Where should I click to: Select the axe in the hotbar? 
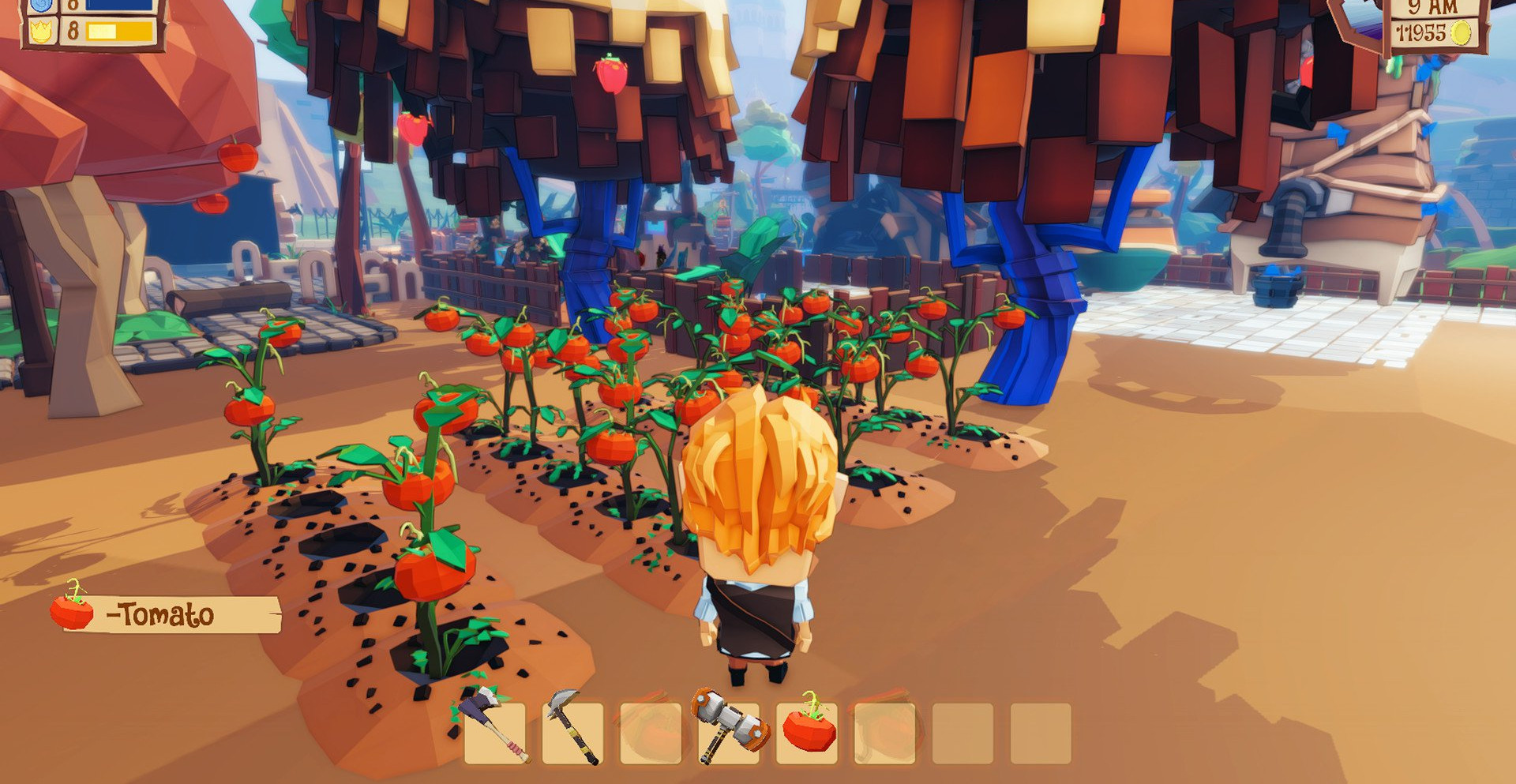tap(494, 733)
